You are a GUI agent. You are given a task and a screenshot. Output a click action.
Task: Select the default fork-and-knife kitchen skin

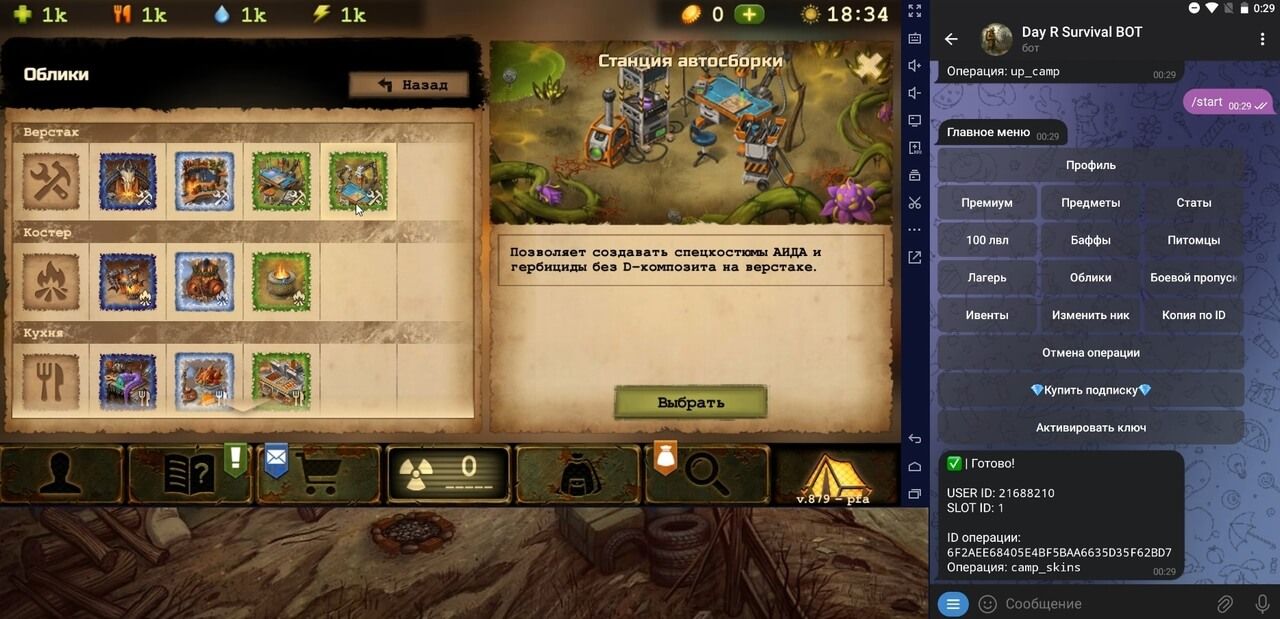(x=51, y=378)
